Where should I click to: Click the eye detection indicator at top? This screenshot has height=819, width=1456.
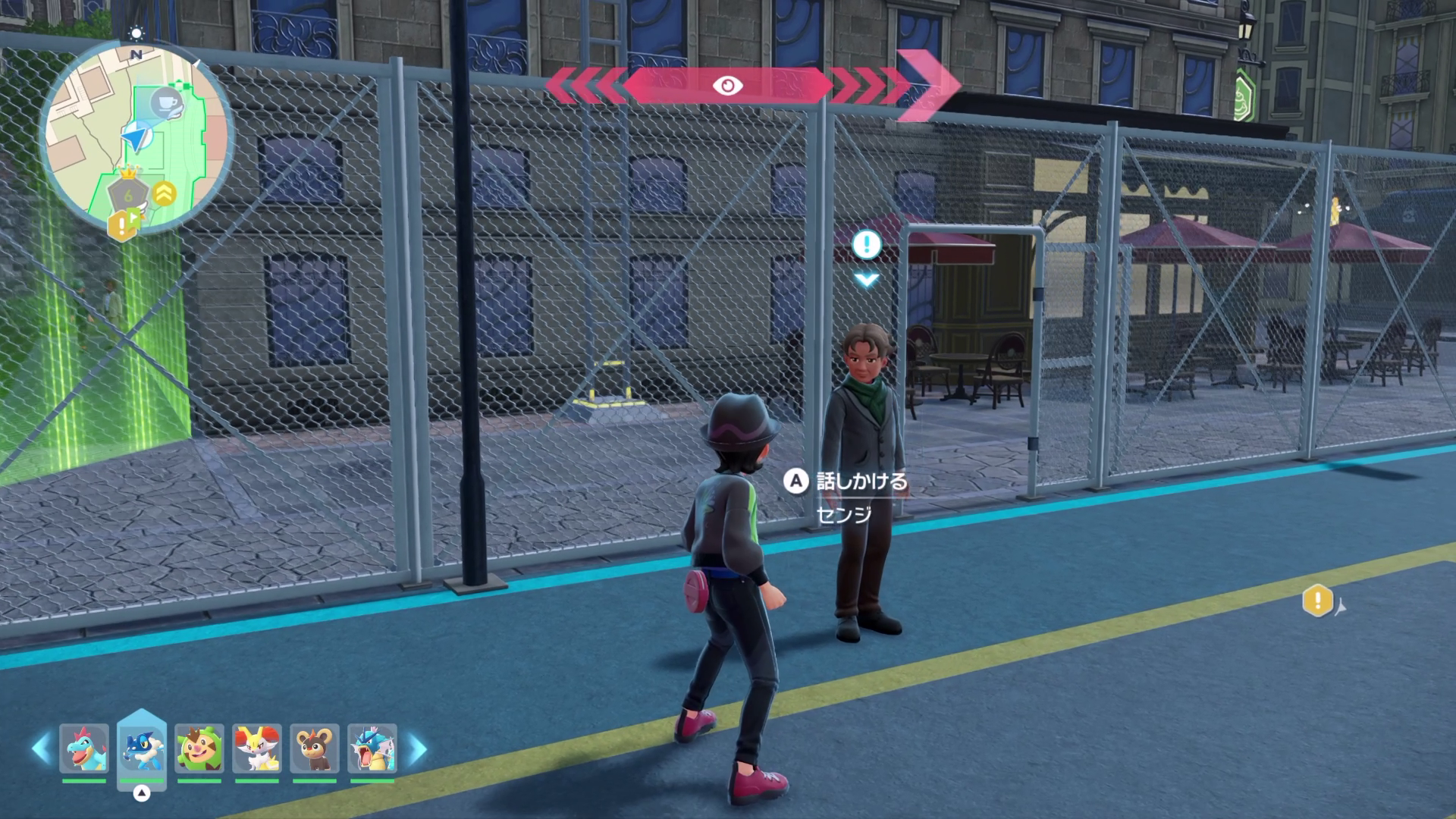tap(728, 86)
